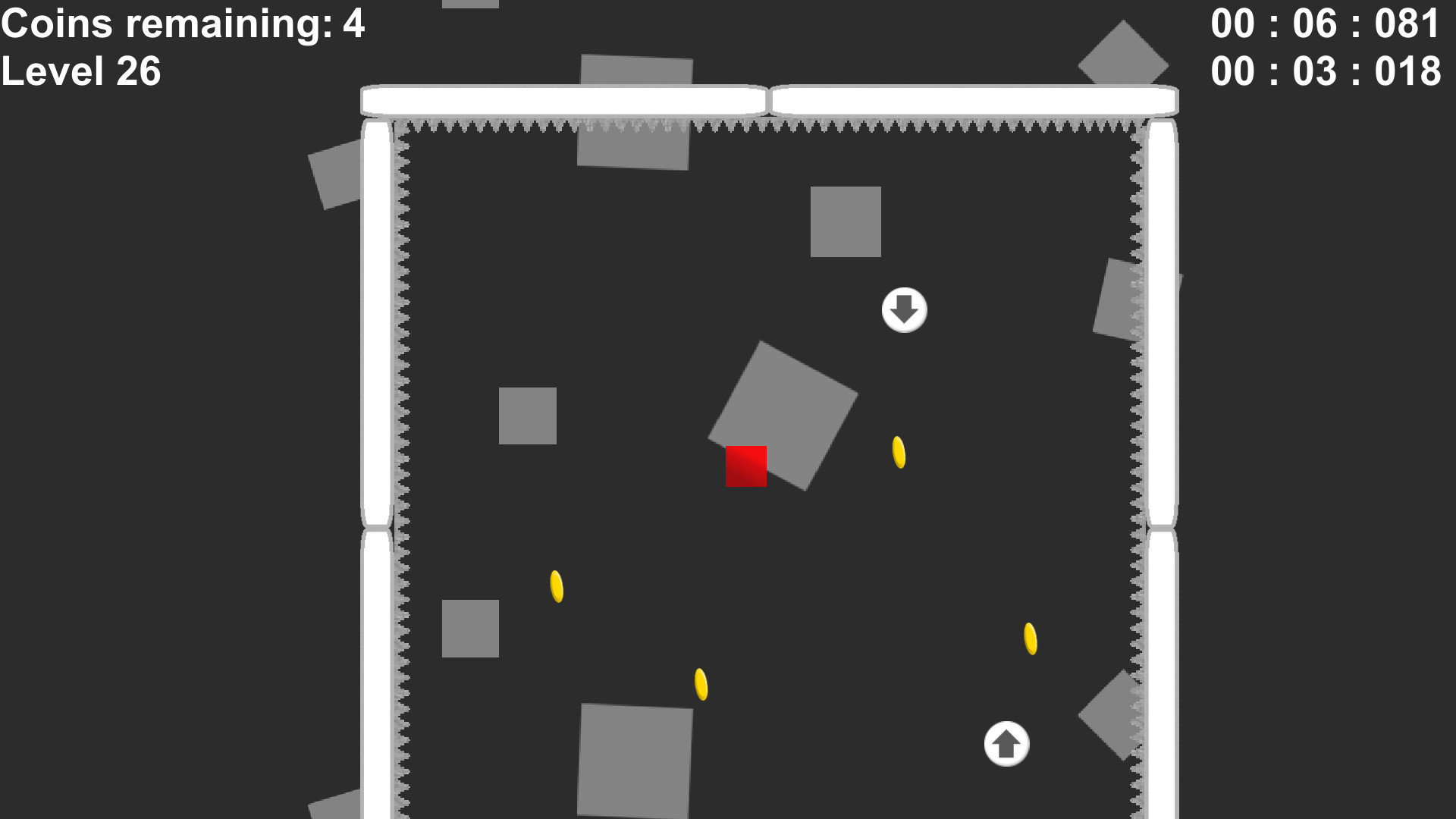Collect the coin below the left spiked wall
1456x819 pixels.
tap(557, 585)
